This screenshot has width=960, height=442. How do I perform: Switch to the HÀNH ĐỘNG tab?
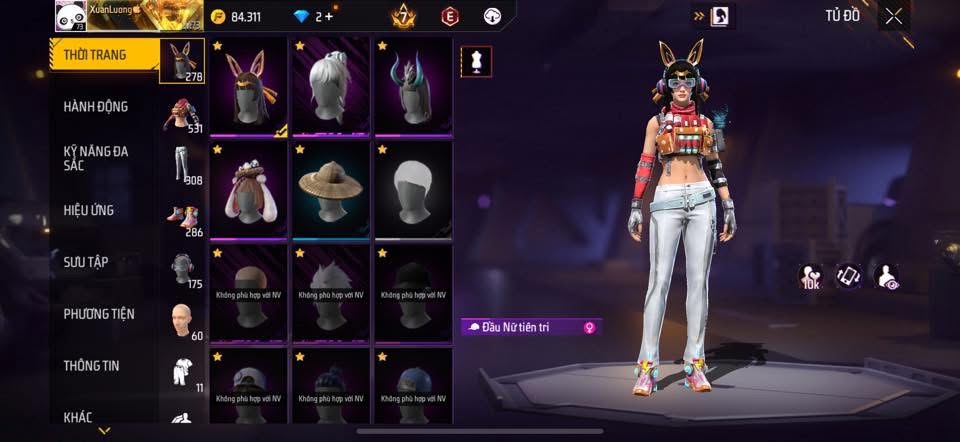pyautogui.click(x=96, y=107)
